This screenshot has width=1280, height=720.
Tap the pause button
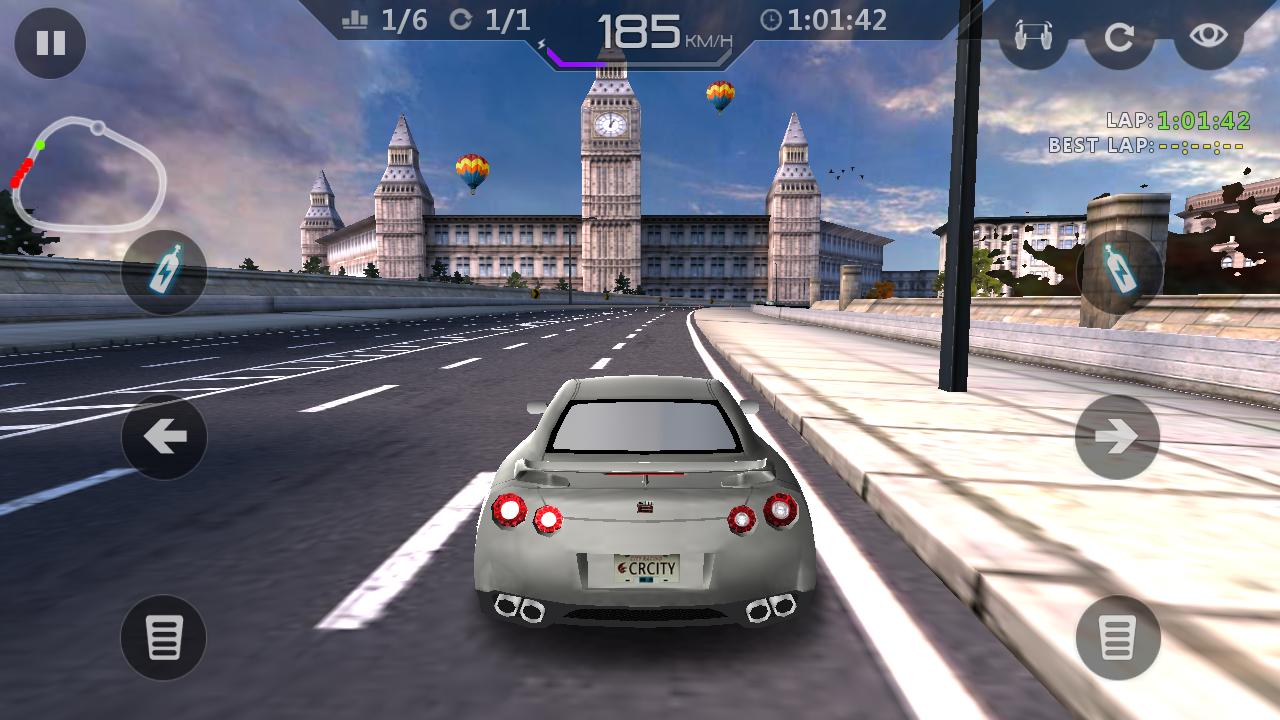click(48, 44)
